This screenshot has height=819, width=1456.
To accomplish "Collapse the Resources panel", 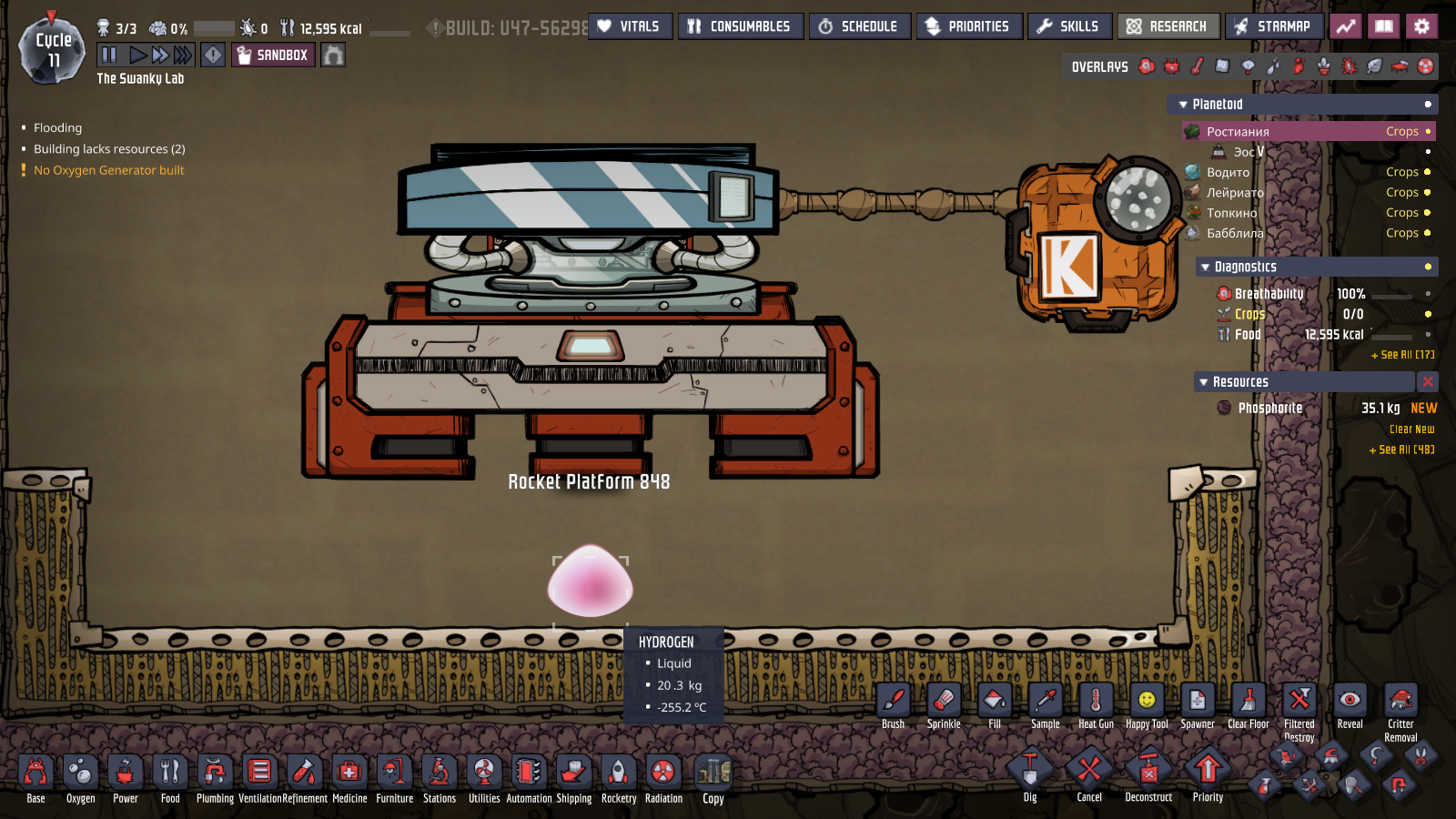I will click(1202, 381).
